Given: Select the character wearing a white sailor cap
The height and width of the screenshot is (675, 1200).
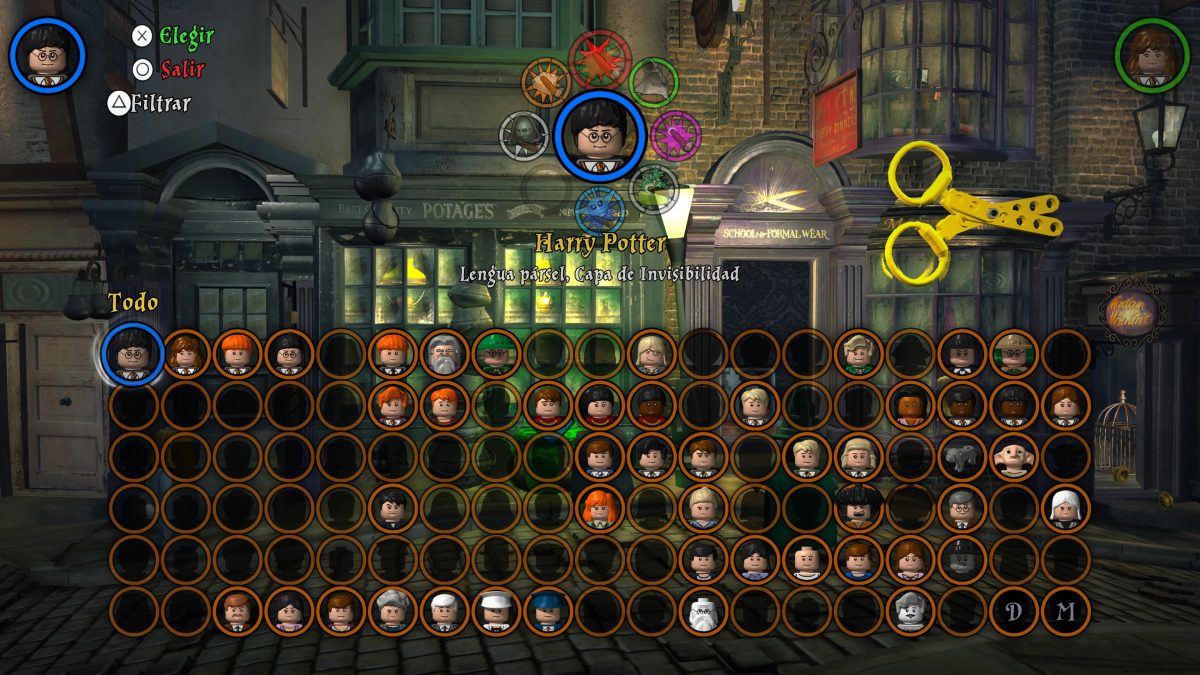Looking at the screenshot, I should click(x=497, y=611).
